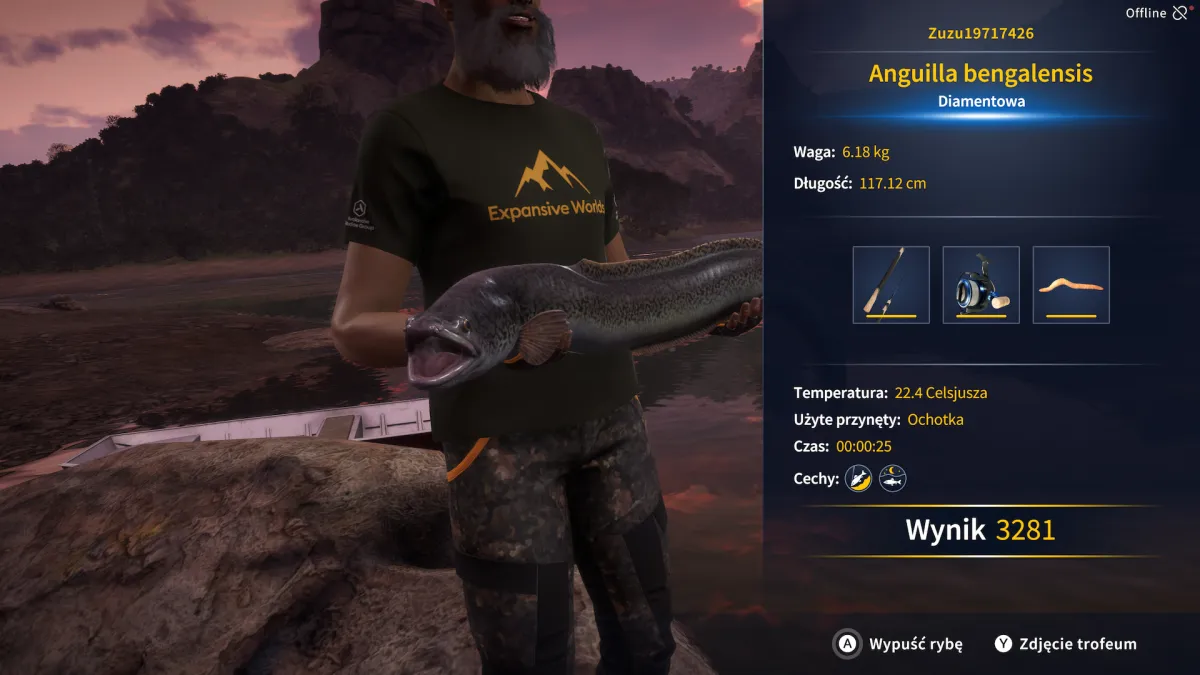Image resolution: width=1200 pixels, height=675 pixels.
Task: Choose Wypuść rybę to release the fish
Action: tap(898, 644)
